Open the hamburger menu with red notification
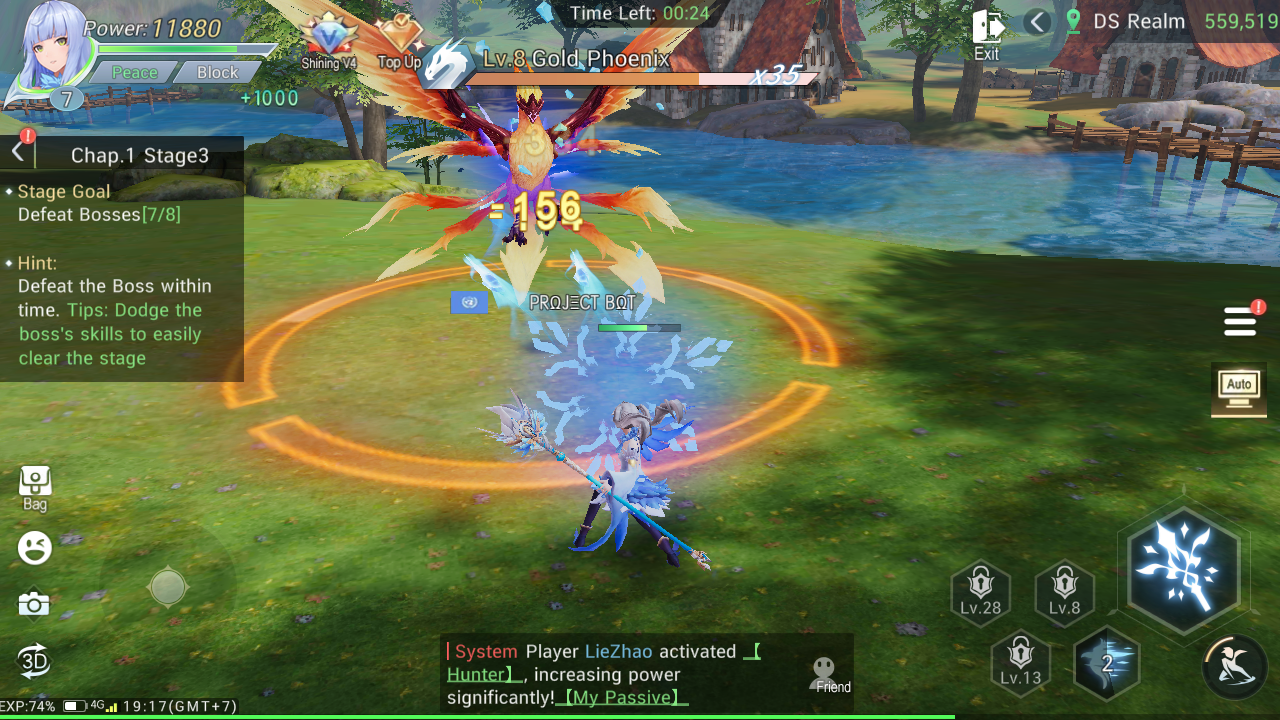Viewport: 1280px width, 720px height. point(1240,322)
